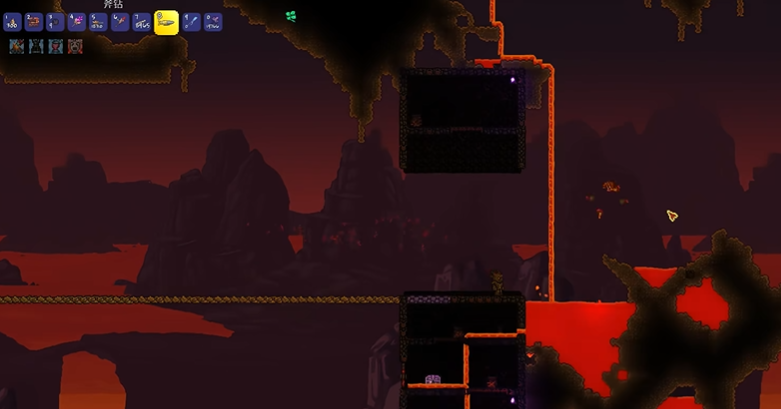Equip the pink magic staff in slot 4
The width and height of the screenshot is (781, 409).
click(x=77, y=22)
